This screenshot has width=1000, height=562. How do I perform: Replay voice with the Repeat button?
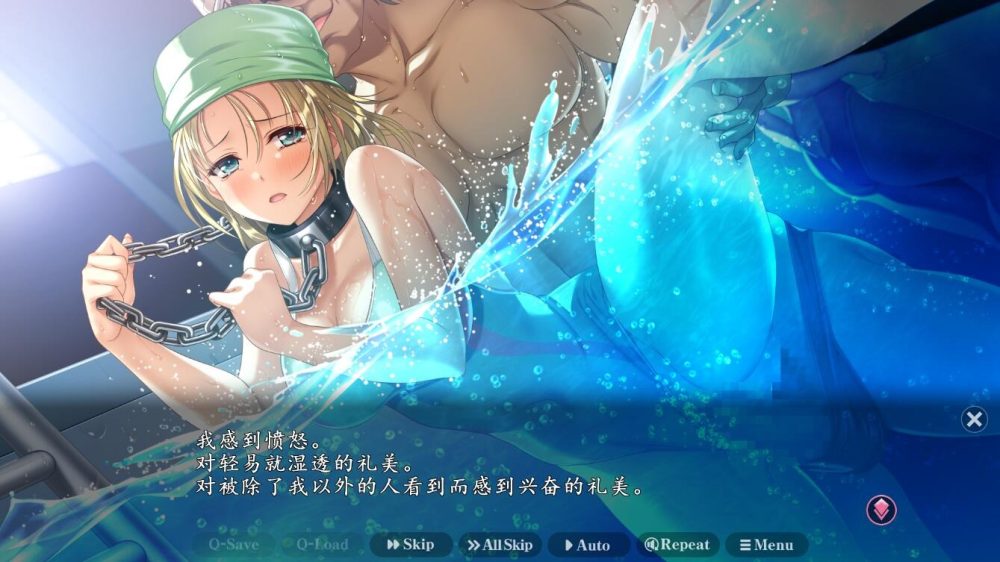click(x=677, y=545)
